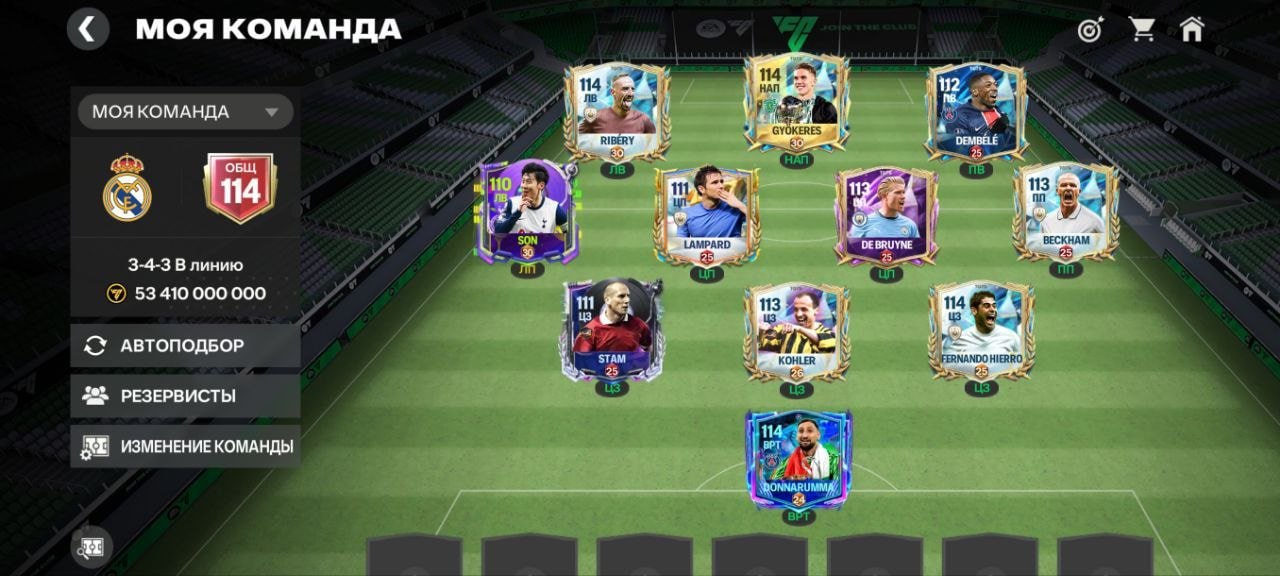Open the shopping cart store icon

(1142, 29)
